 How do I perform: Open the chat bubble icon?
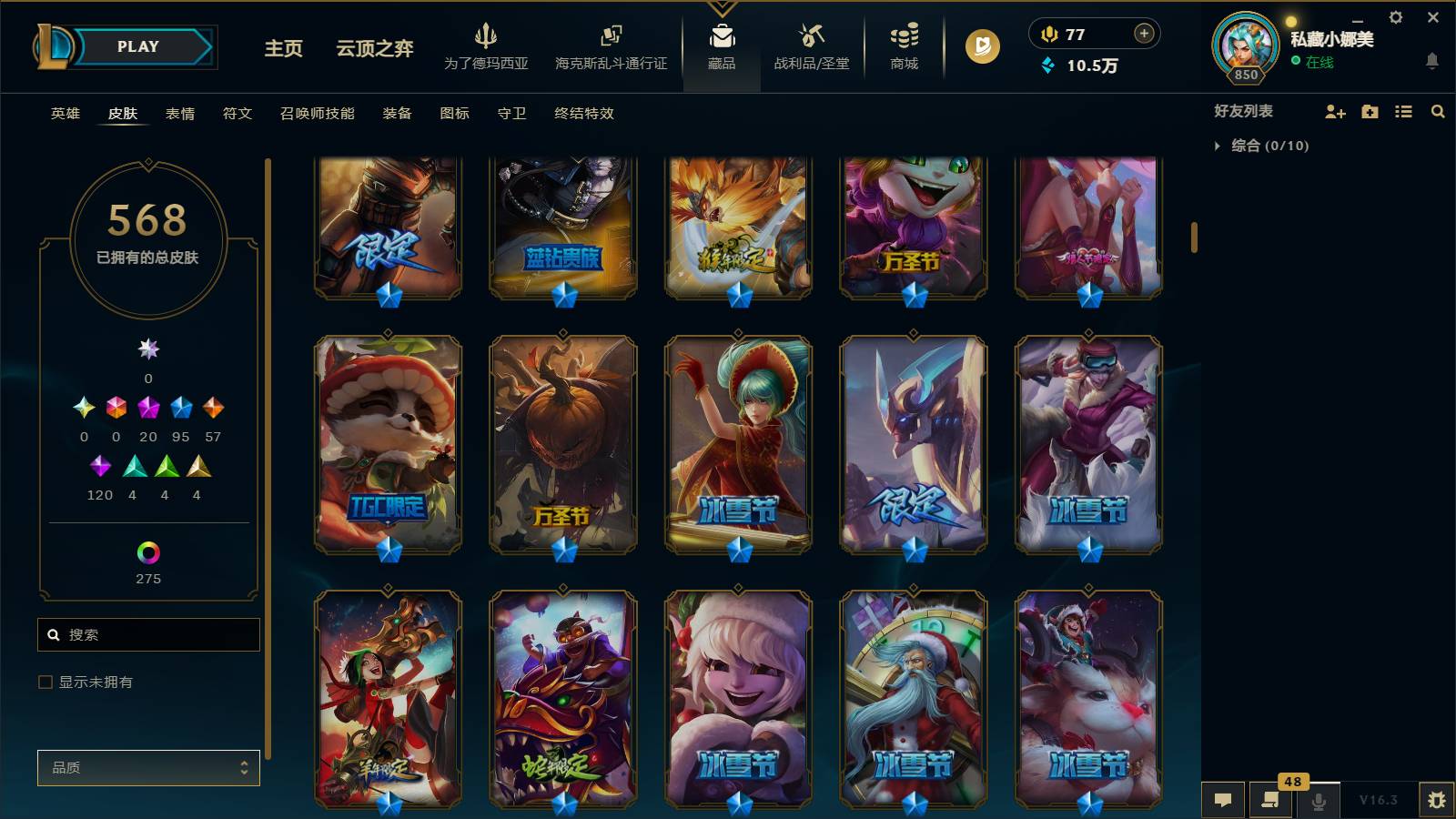click(1223, 800)
